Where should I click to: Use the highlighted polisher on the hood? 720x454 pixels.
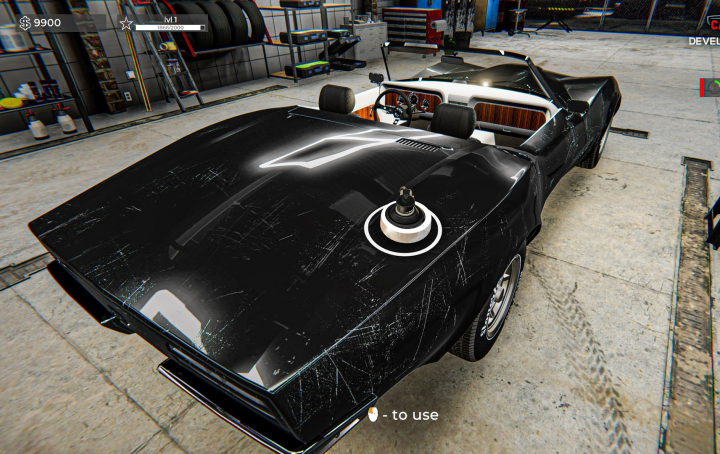(x=402, y=223)
